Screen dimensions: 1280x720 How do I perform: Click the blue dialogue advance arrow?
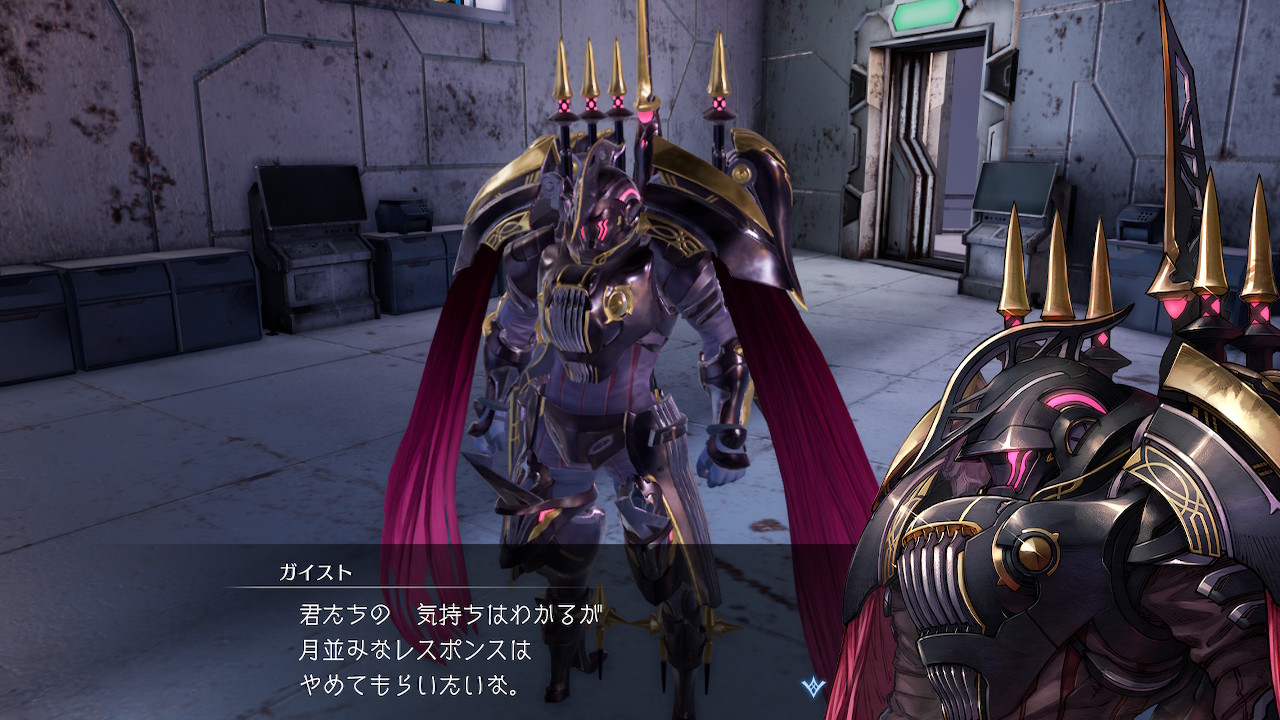click(x=813, y=686)
